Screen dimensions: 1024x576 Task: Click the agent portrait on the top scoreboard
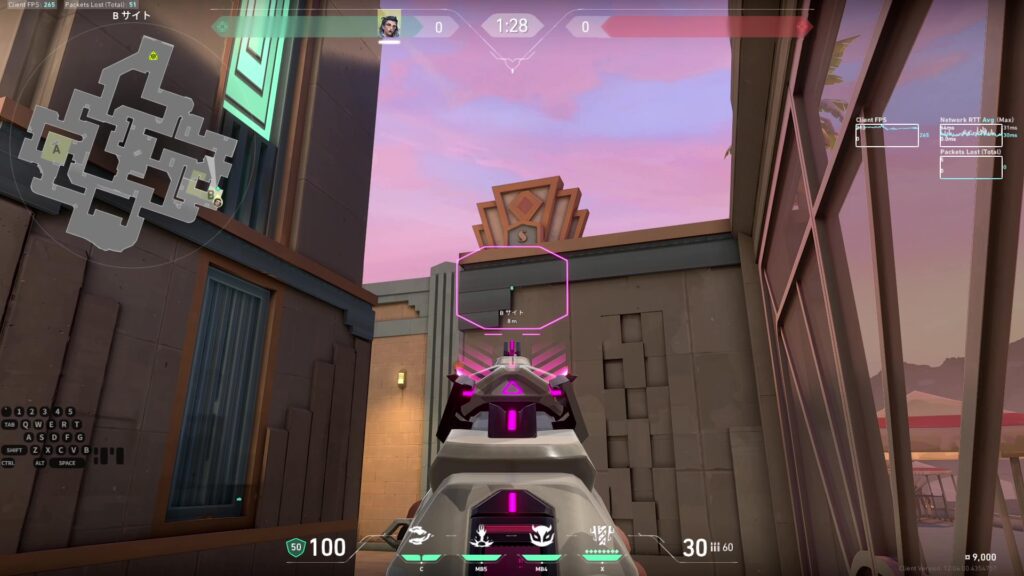pyautogui.click(x=389, y=26)
